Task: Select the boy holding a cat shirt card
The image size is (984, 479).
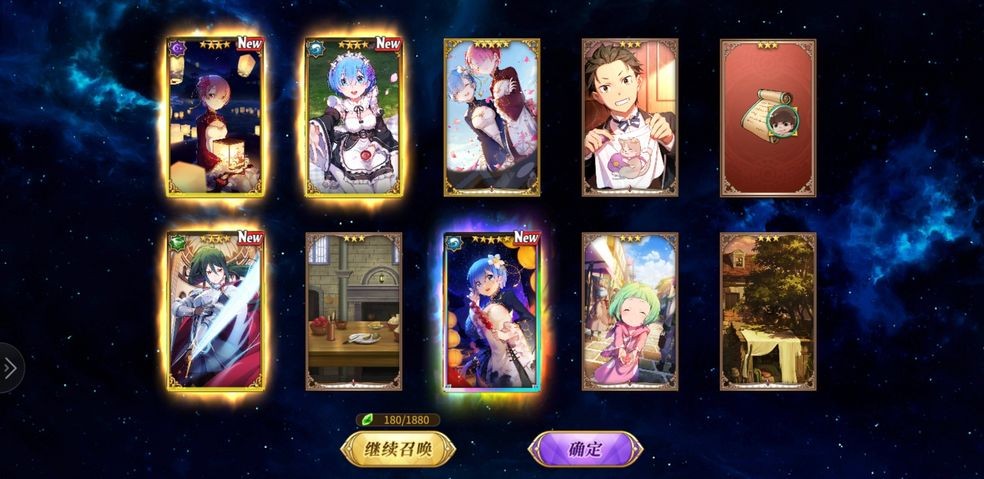Action: coord(630,117)
